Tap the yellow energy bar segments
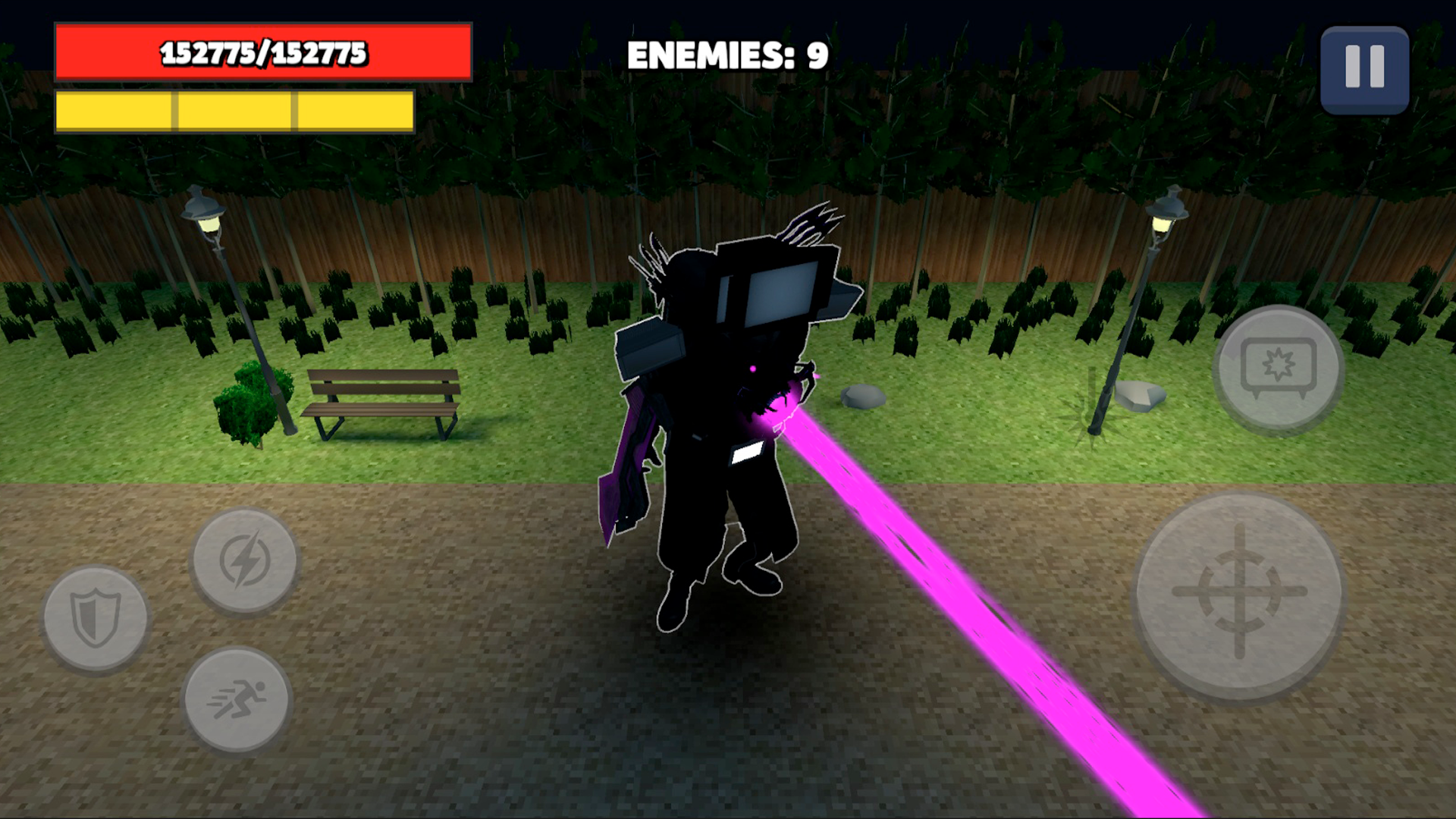1456x819 pixels. (x=233, y=111)
